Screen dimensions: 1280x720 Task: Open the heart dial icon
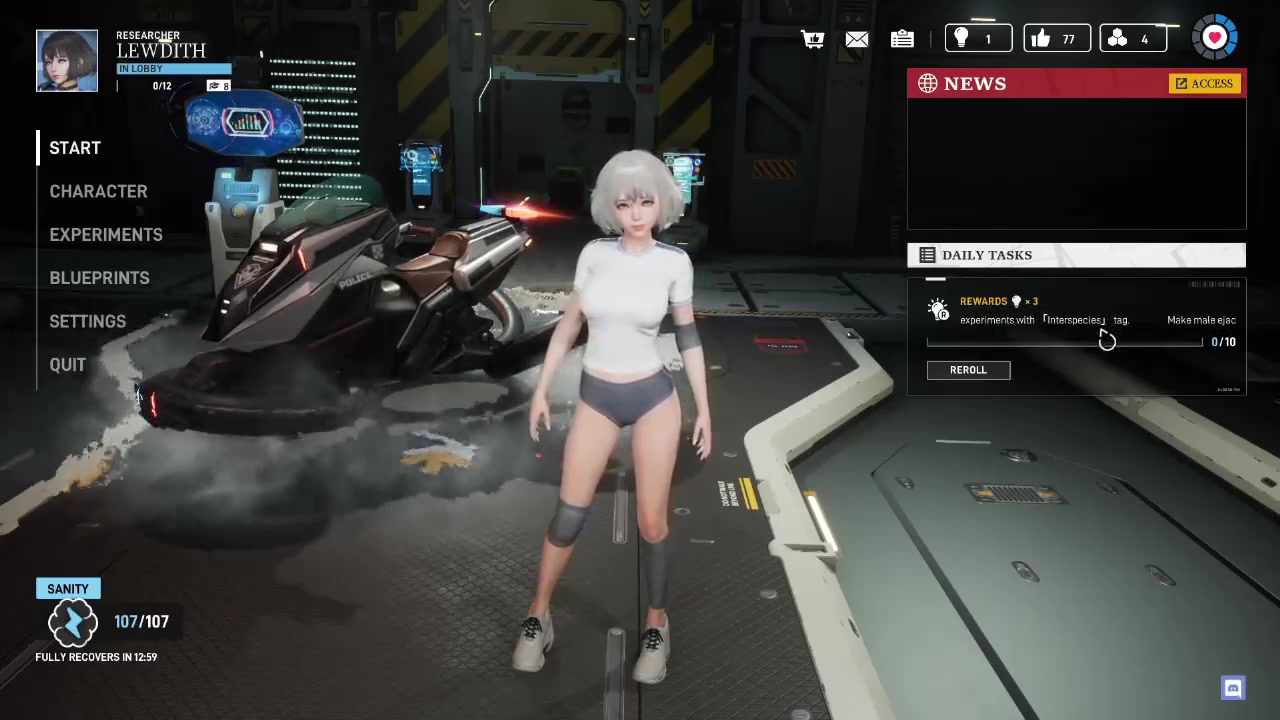[x=1215, y=38]
